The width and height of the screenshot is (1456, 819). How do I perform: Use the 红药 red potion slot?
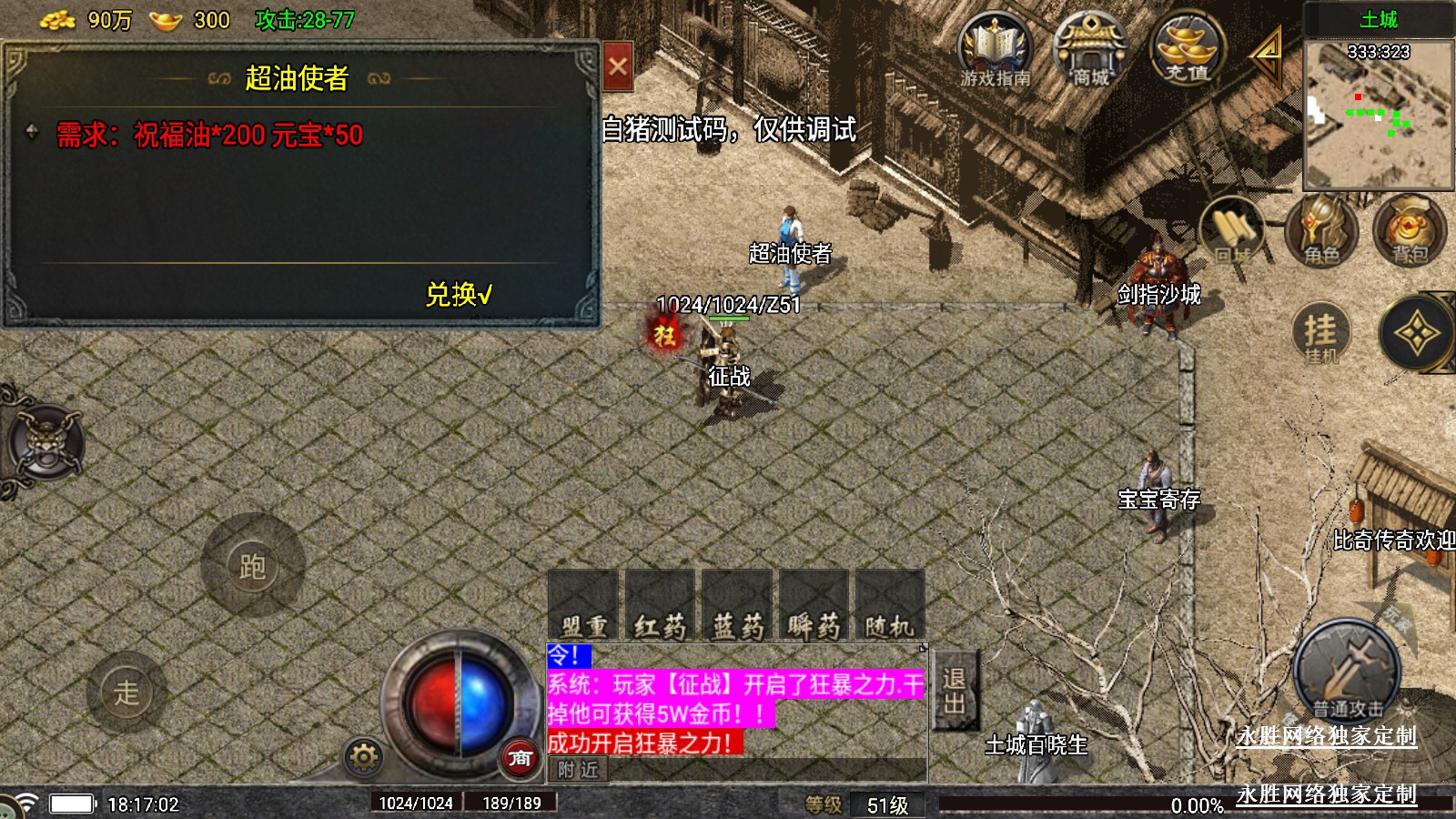(660, 605)
